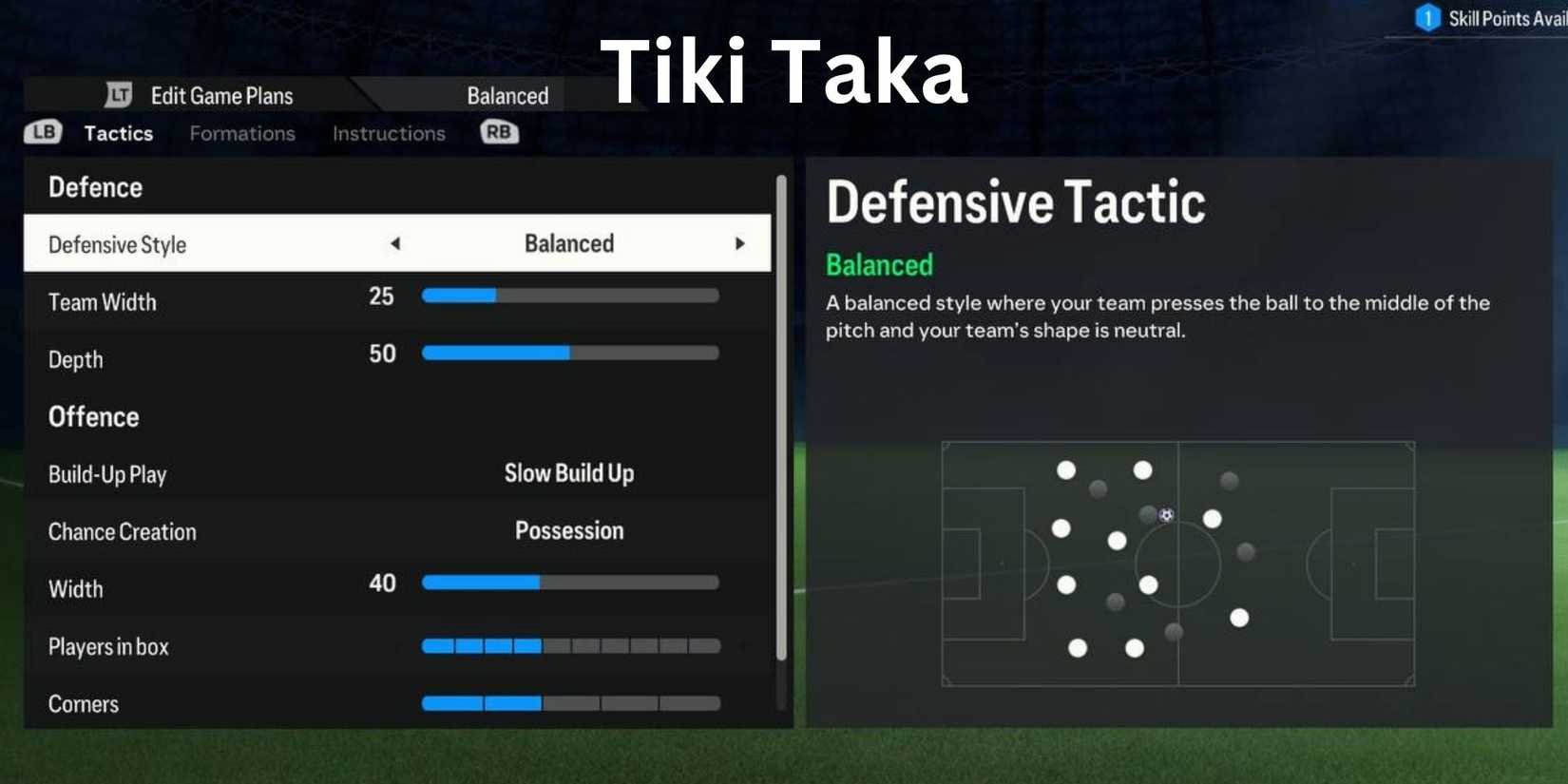Switch to the Formations tab
The height and width of the screenshot is (784, 1568).
[241, 133]
